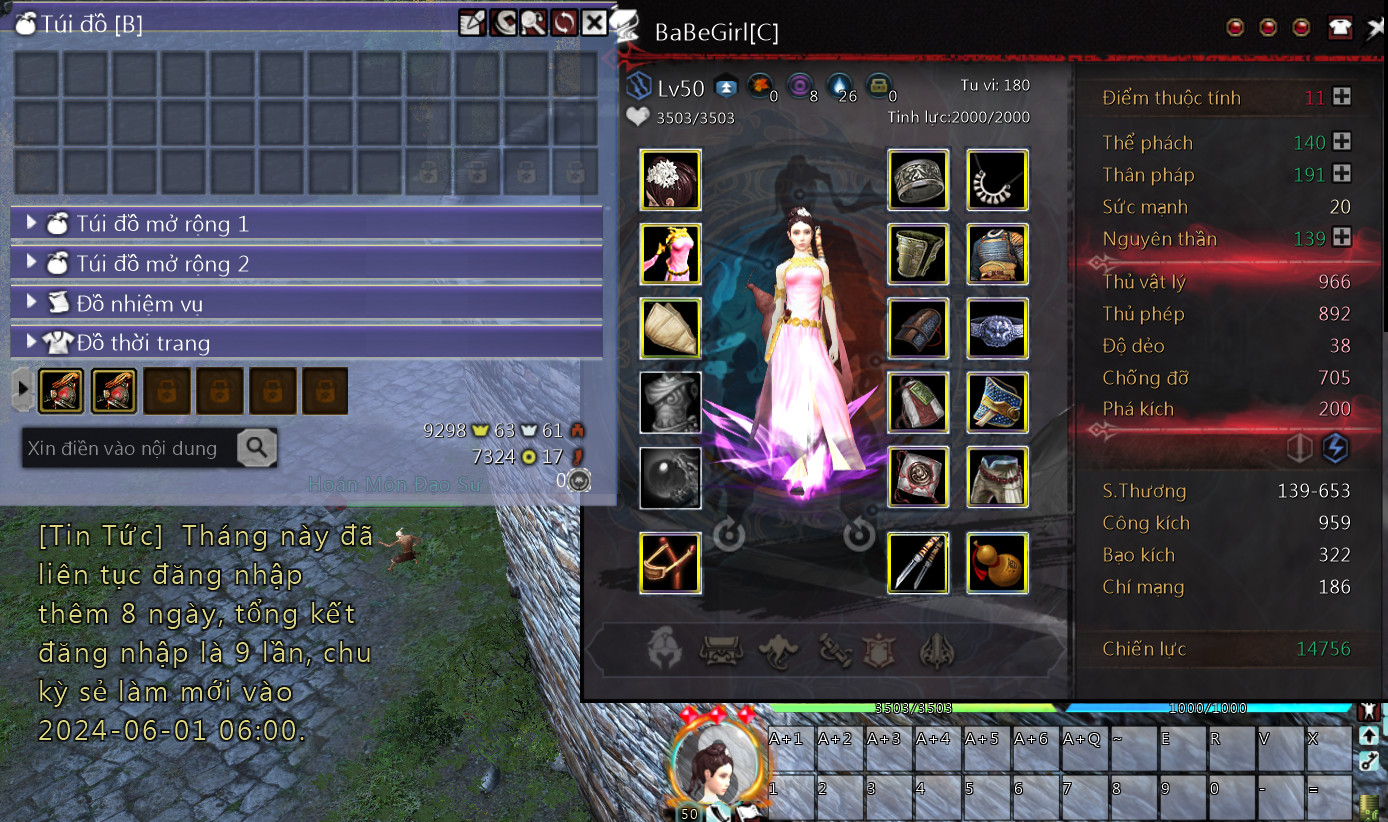Increase the Nguyên thần attribute
Screen dimensions: 1388x822
coord(1342,238)
